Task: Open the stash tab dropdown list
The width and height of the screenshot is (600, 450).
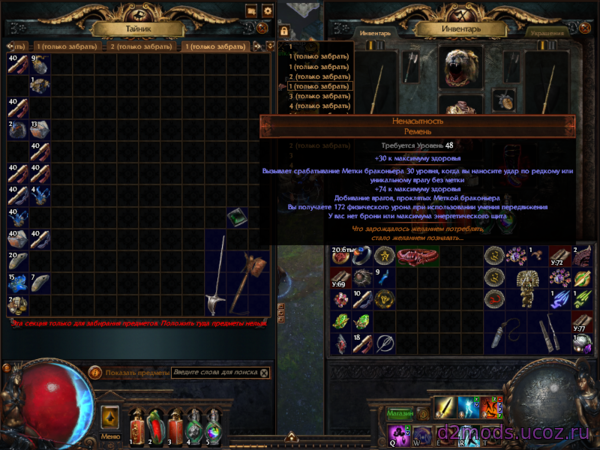Action: point(270,46)
